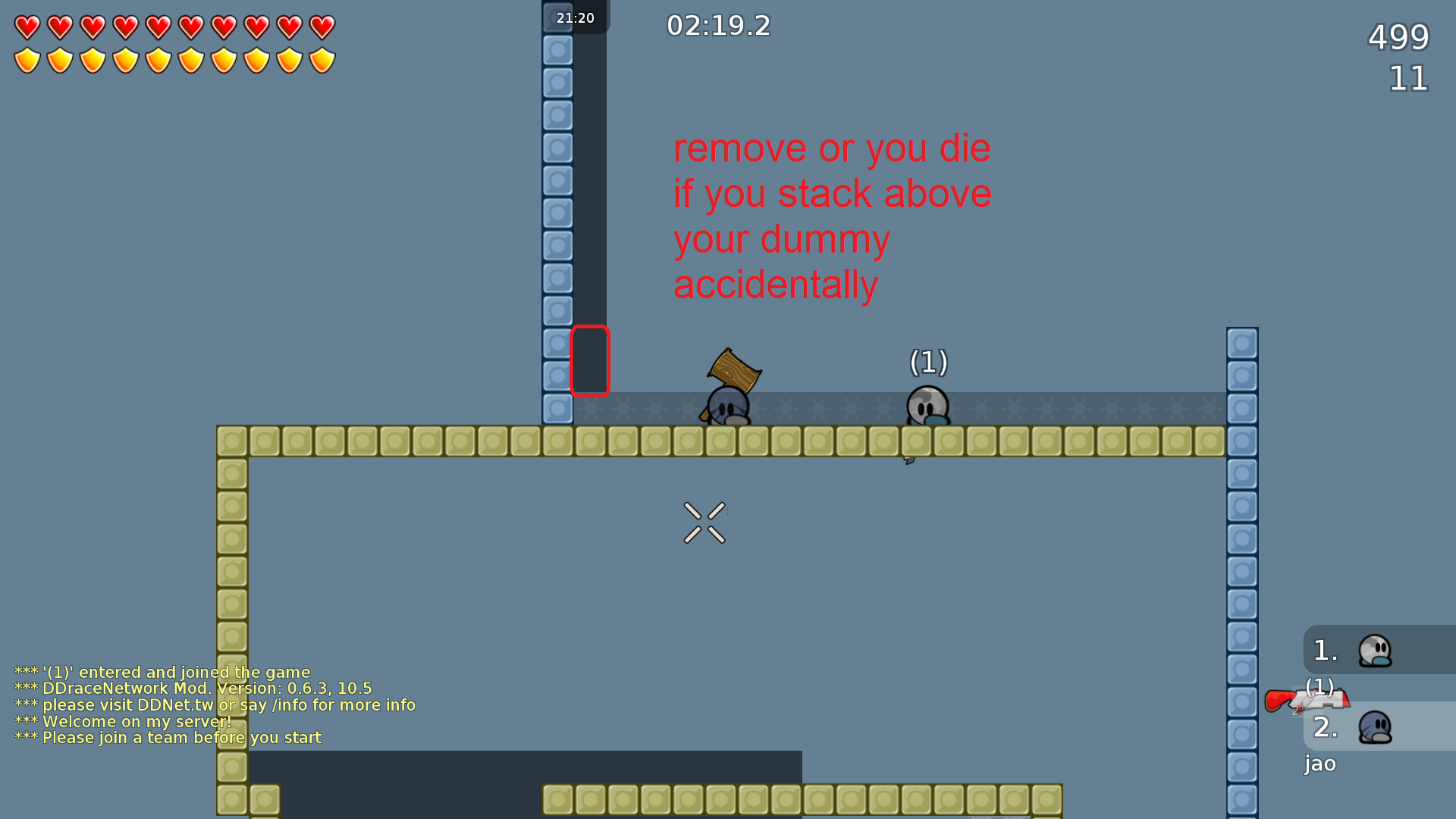Select the name jao on the scoreboard

tap(1319, 764)
